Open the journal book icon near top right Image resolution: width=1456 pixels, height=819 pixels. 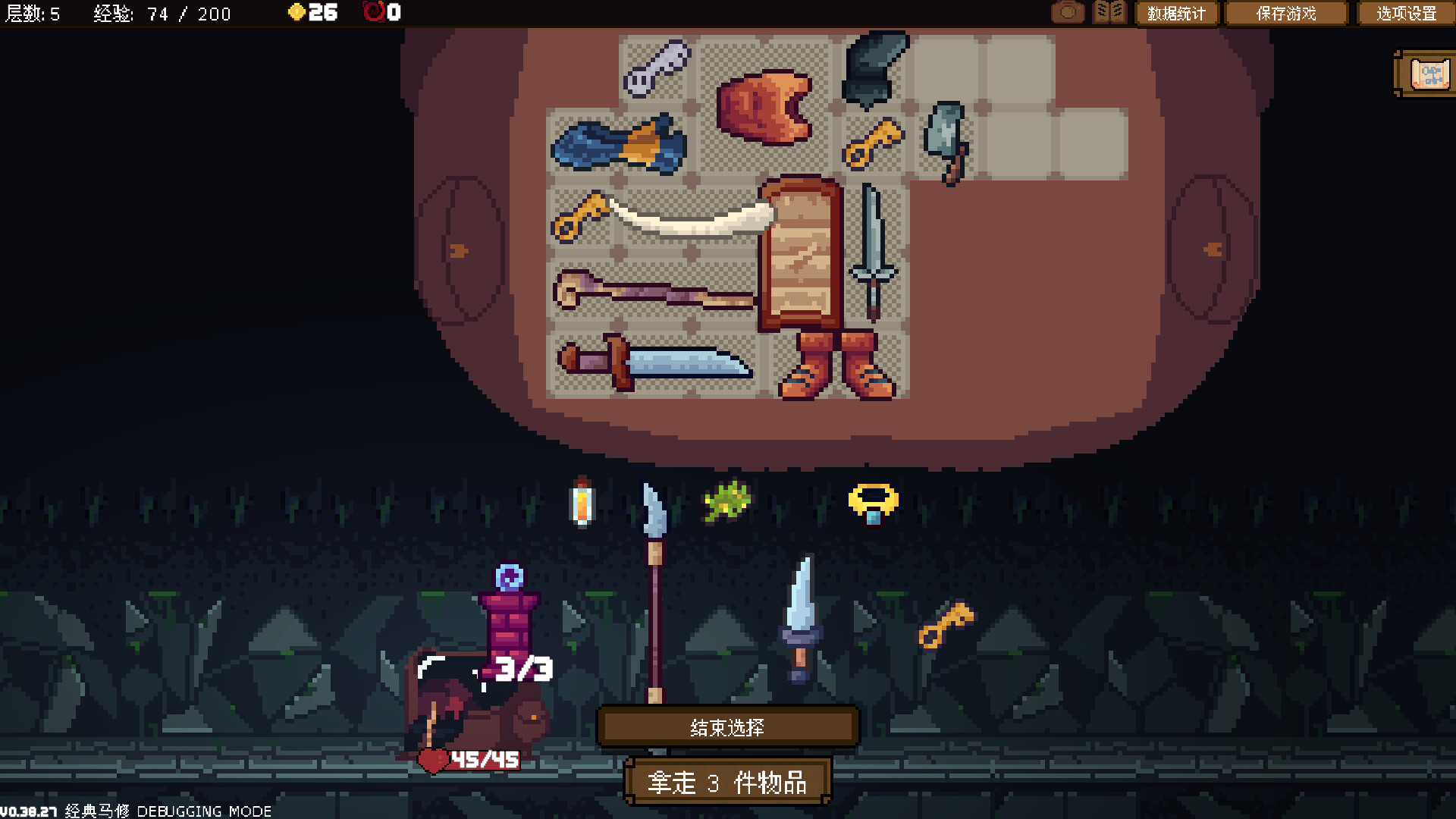[1109, 12]
